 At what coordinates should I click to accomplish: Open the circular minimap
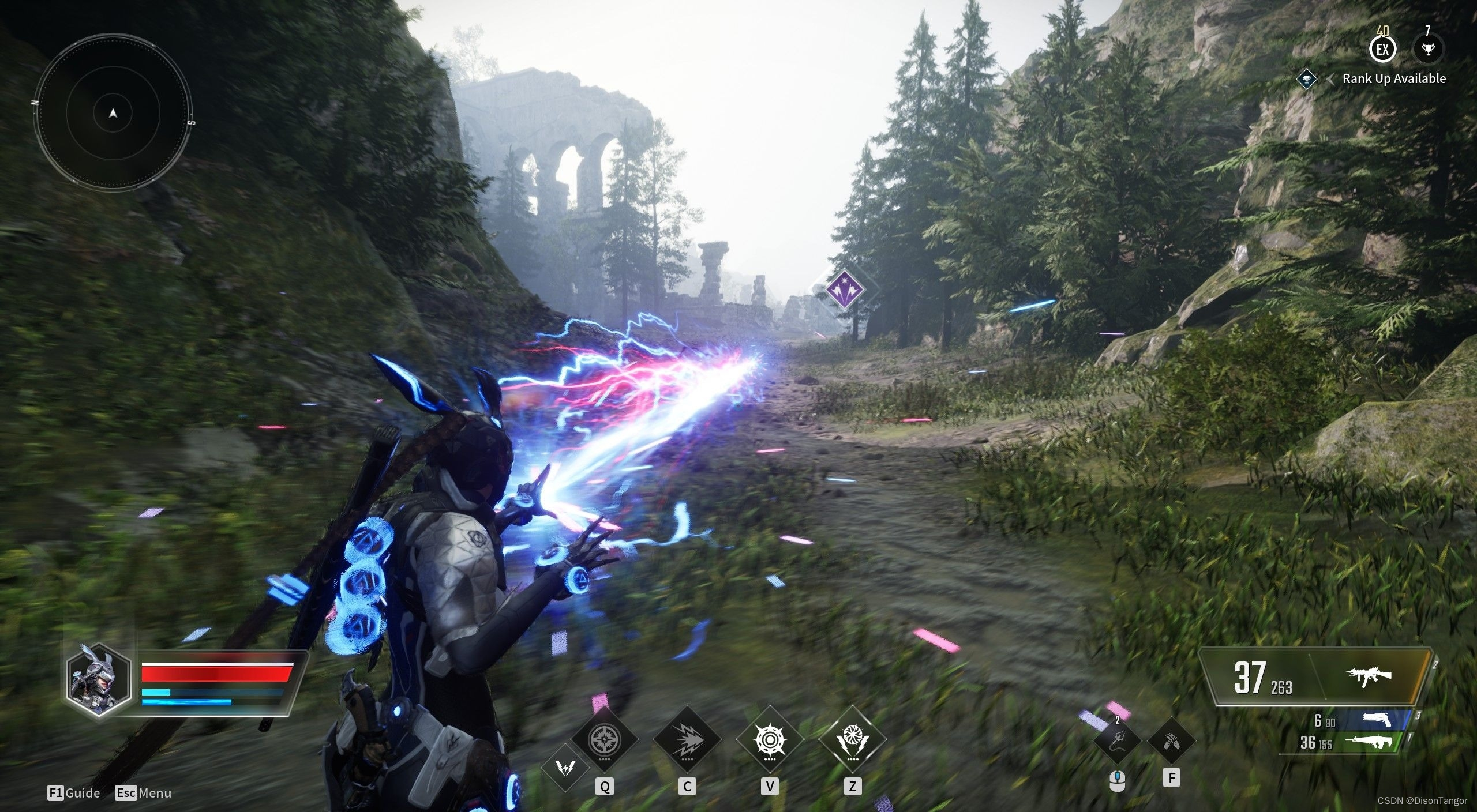coord(113,113)
